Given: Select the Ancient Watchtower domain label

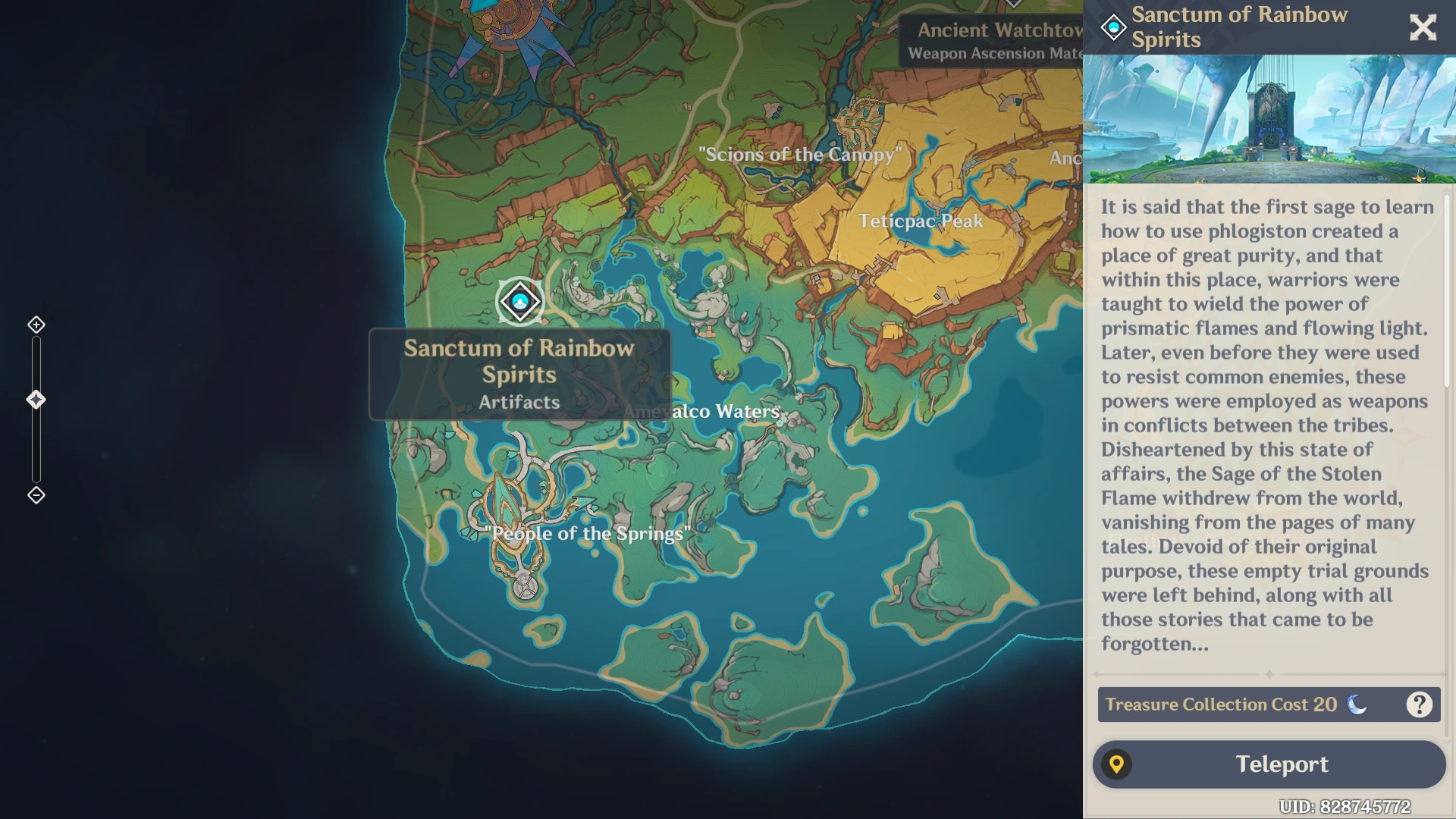Looking at the screenshot, I should tap(993, 41).
